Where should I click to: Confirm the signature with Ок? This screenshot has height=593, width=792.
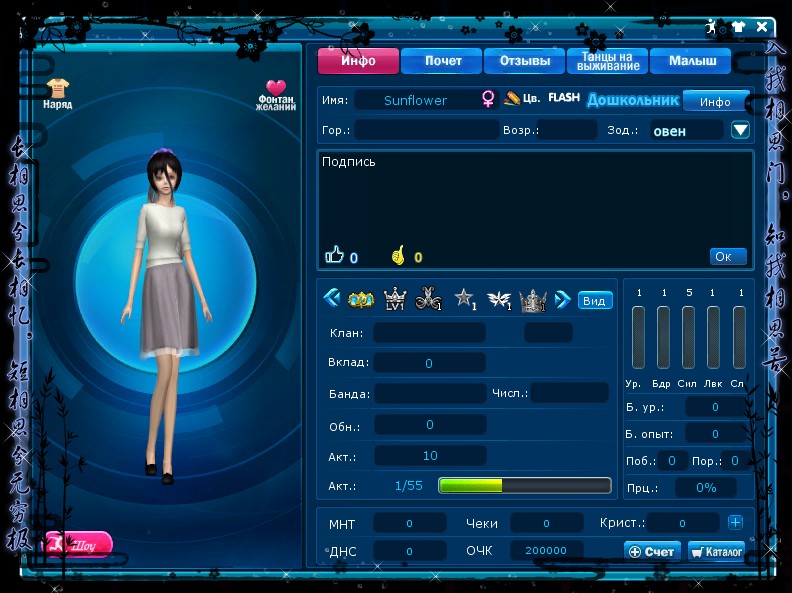728,257
